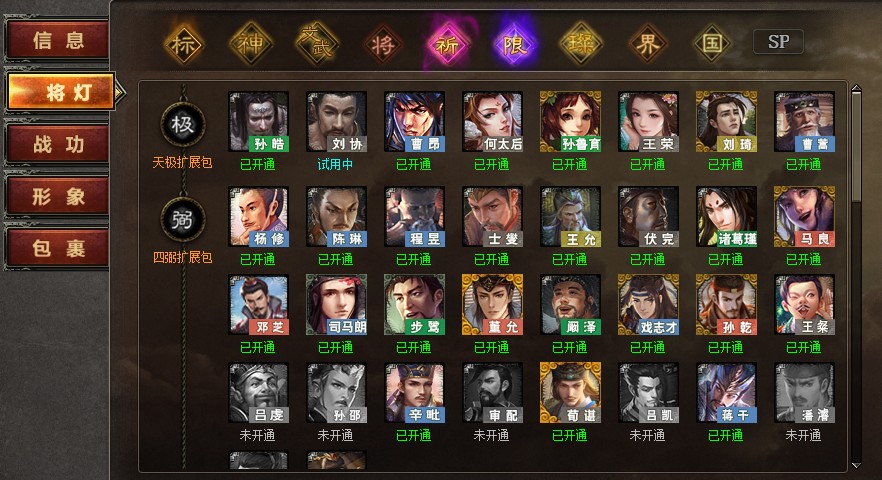The image size is (882, 480).
Task: Select the locked general 吕虔
Action: [x=259, y=392]
